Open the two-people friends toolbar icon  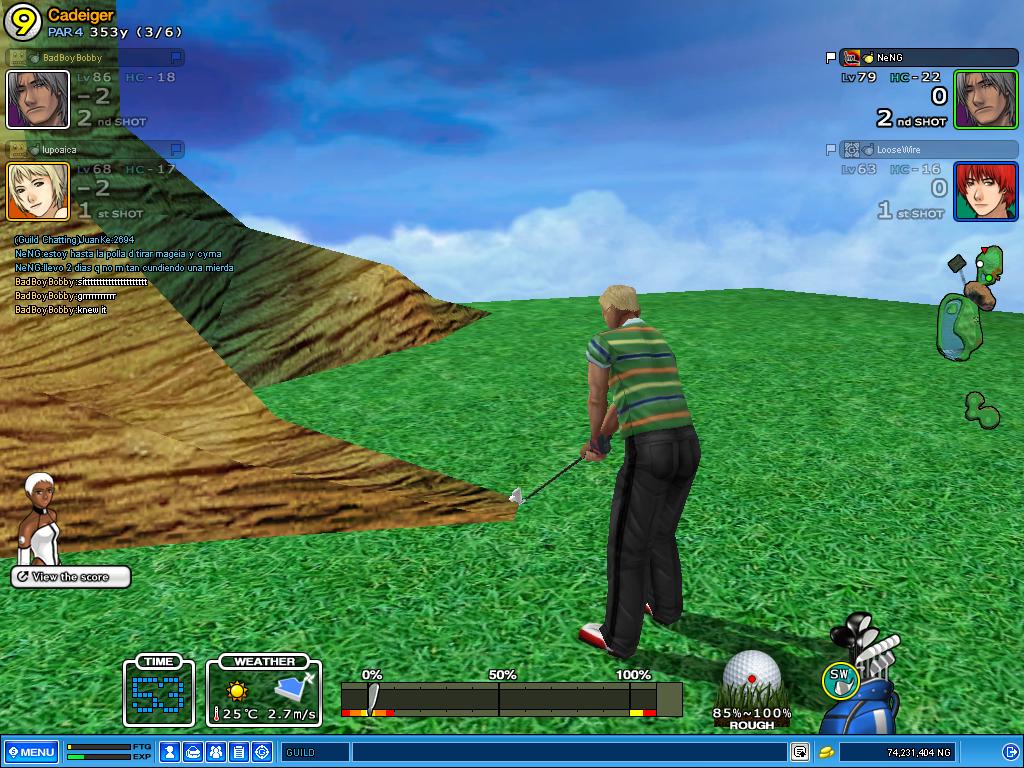[x=216, y=752]
